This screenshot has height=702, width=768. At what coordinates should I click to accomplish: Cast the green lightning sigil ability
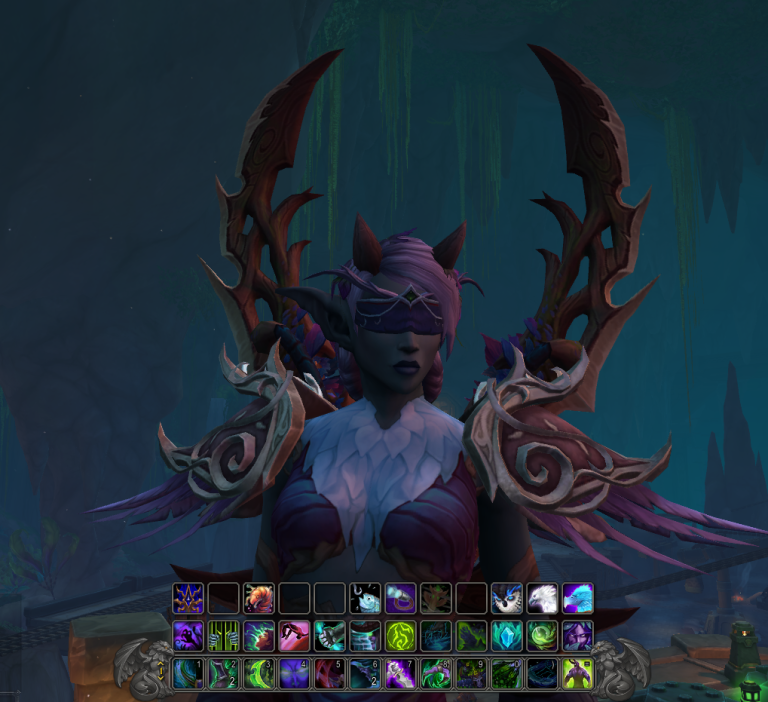pos(400,635)
